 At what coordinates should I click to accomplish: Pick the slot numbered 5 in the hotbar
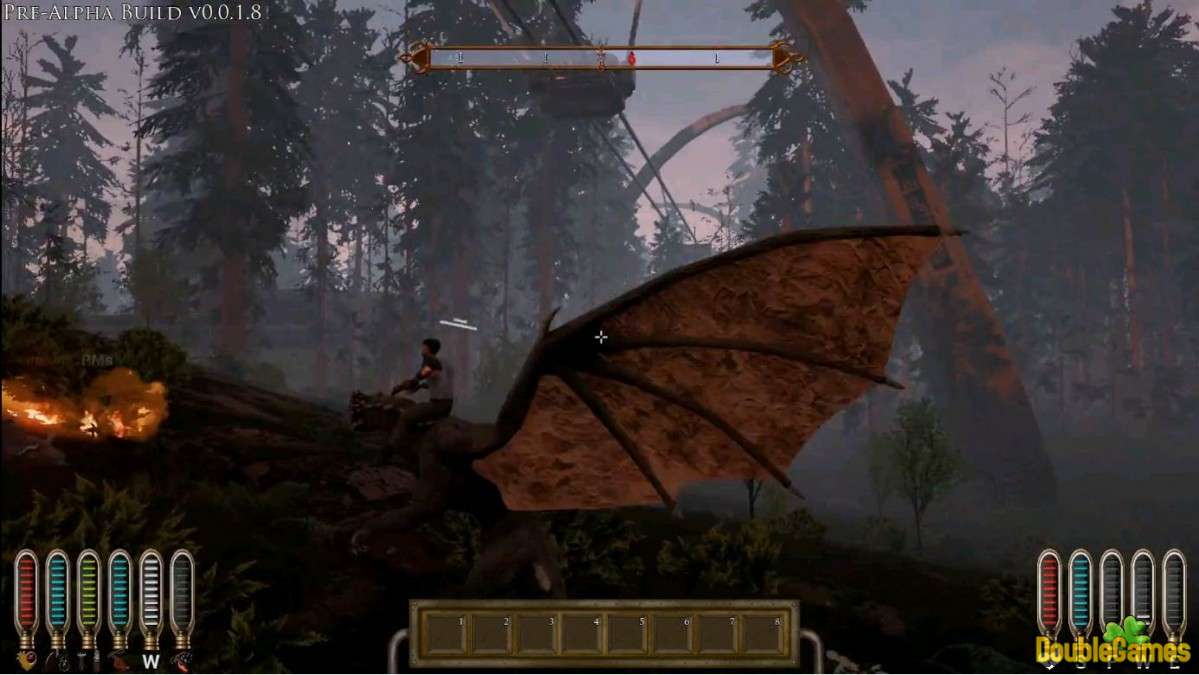tap(627, 634)
